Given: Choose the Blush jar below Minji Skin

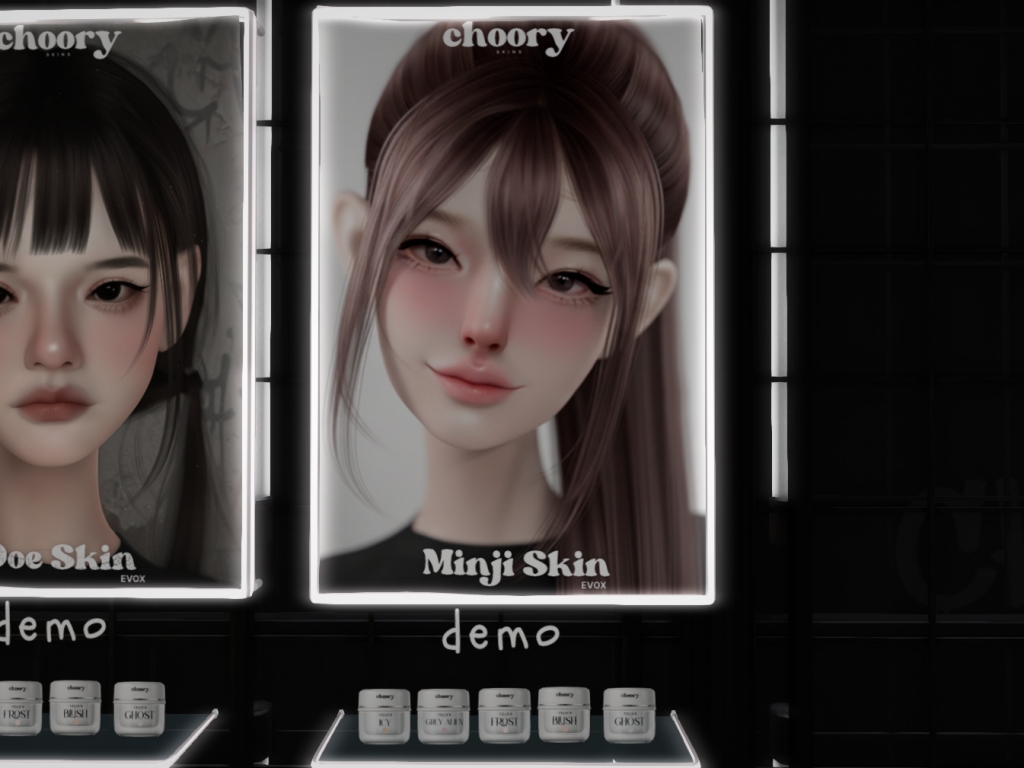Looking at the screenshot, I should tap(564, 714).
